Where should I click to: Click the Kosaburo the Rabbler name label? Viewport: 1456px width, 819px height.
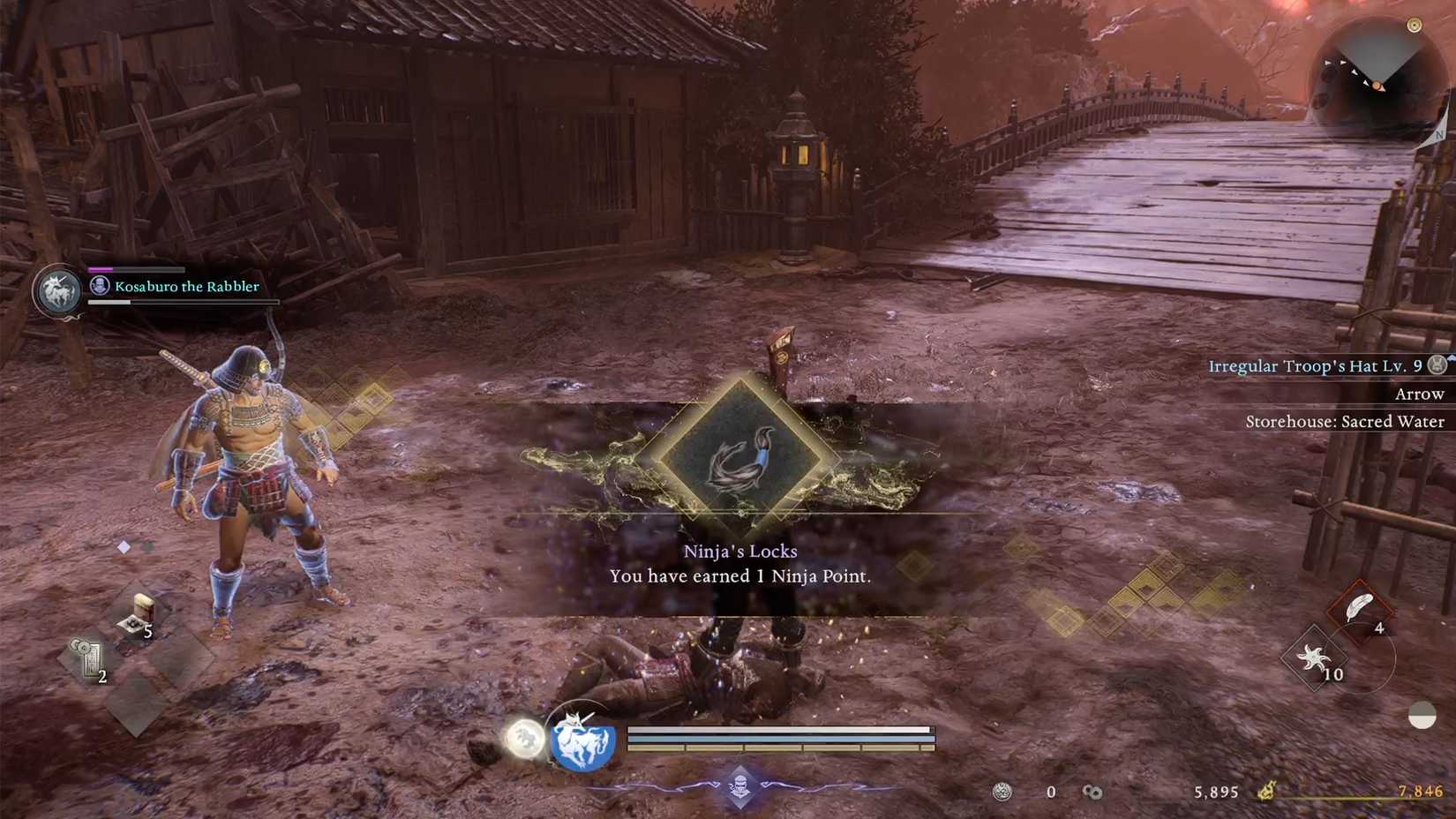185,287
